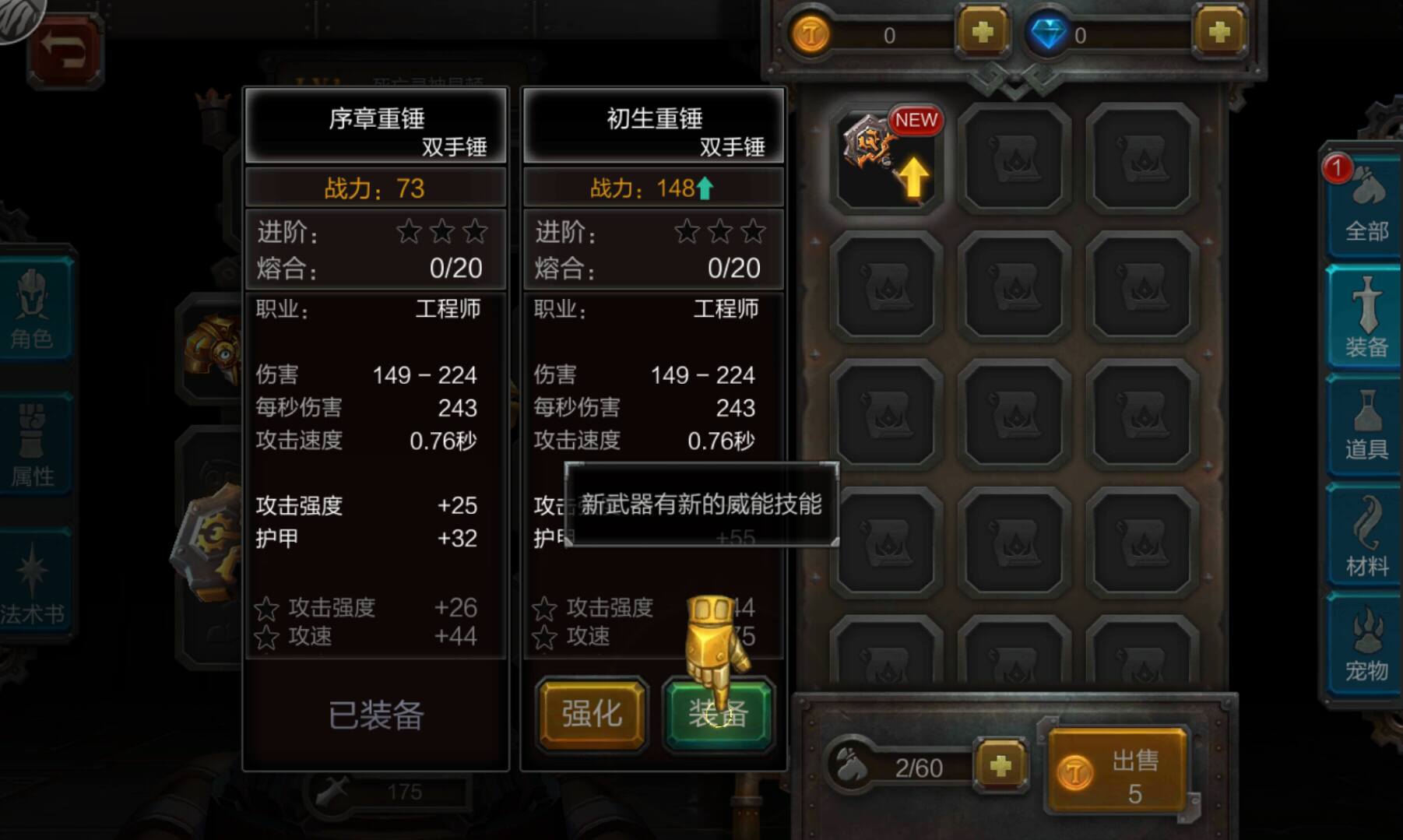The height and width of the screenshot is (840, 1403).
Task: Click the gold coin currency icon
Action: 811,33
